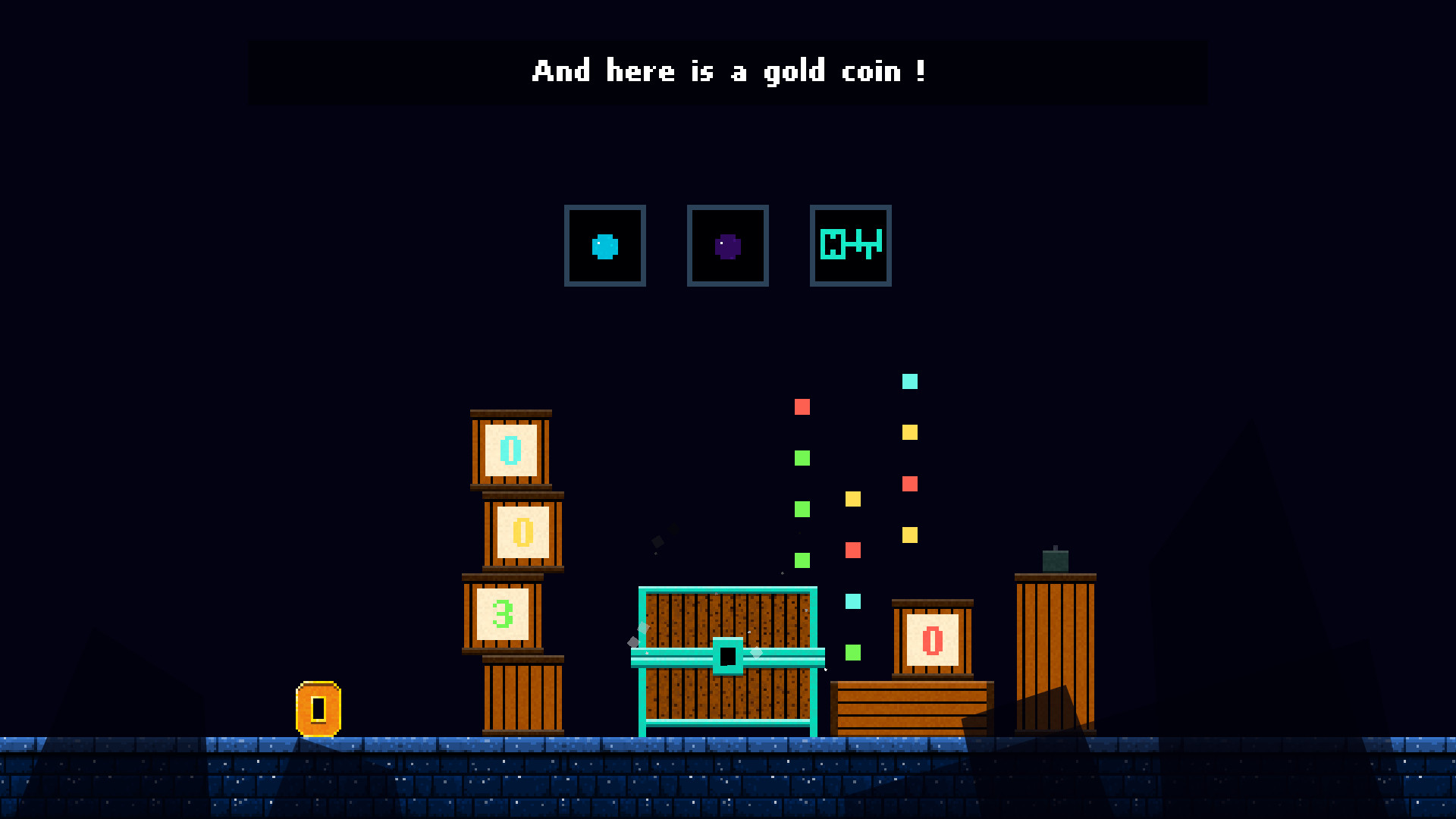Toggle the crate showing red zero

[931, 641]
